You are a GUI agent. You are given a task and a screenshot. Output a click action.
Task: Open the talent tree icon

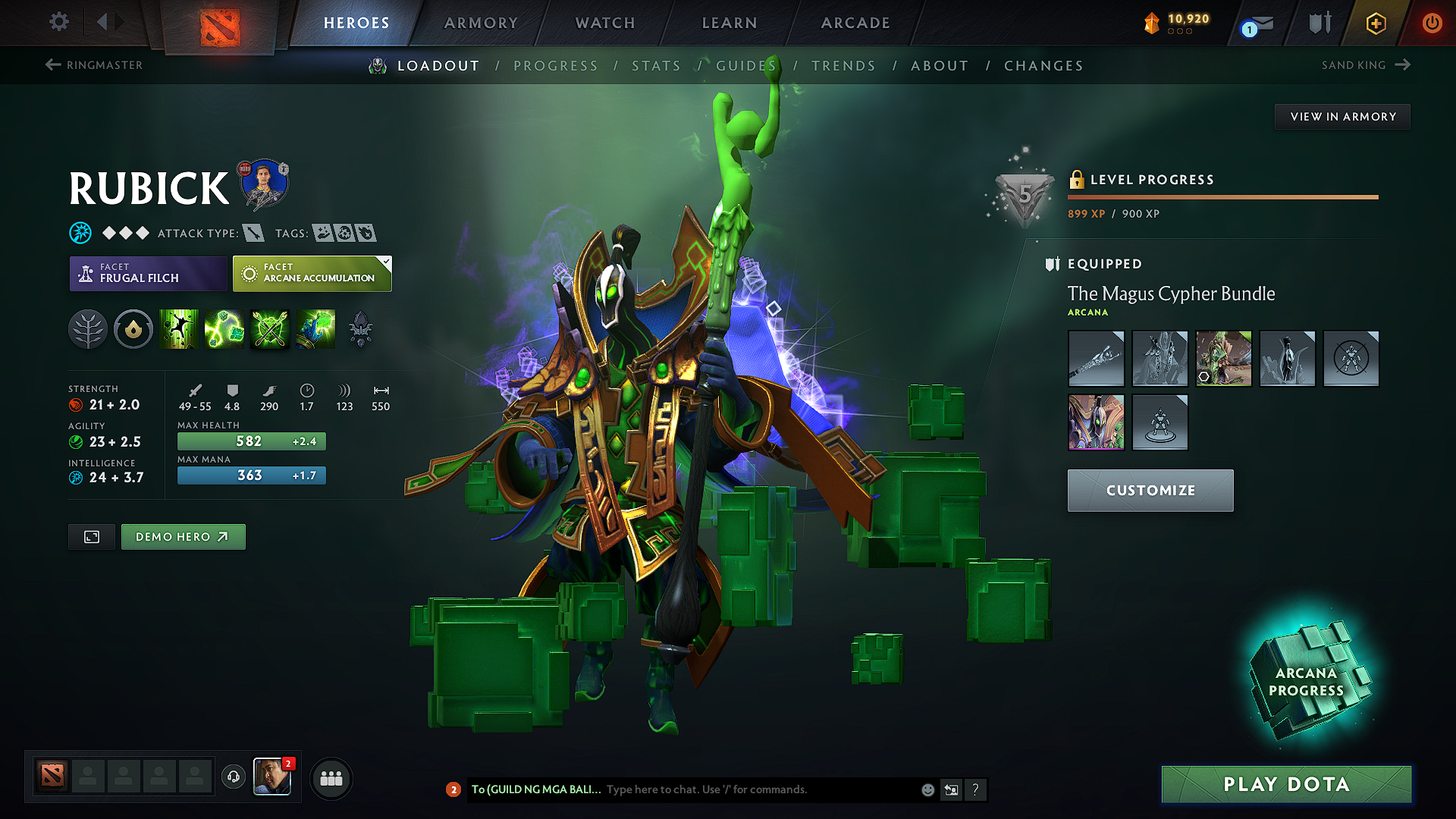pyautogui.click(x=88, y=329)
